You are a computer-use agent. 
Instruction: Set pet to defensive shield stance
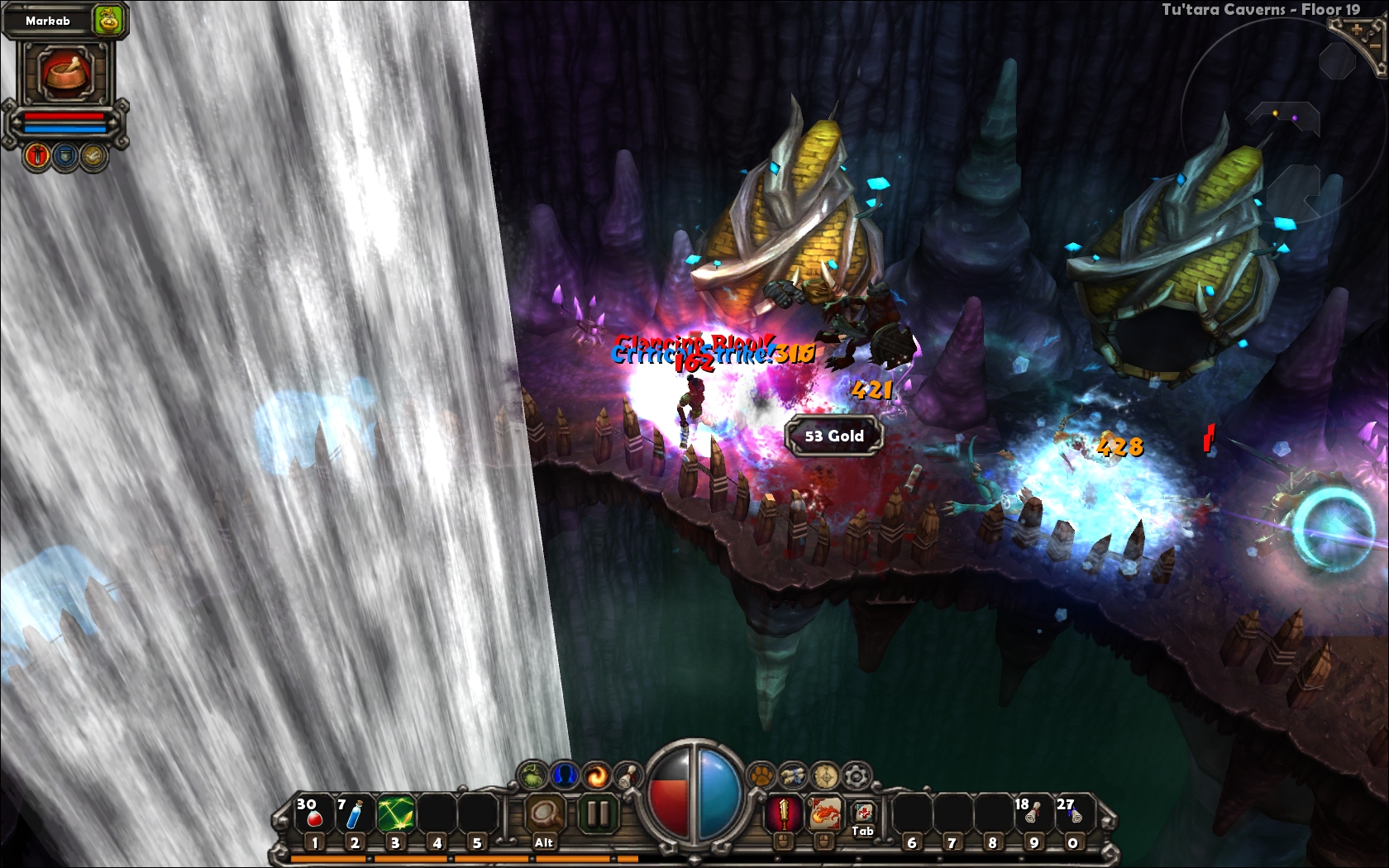pos(66,155)
